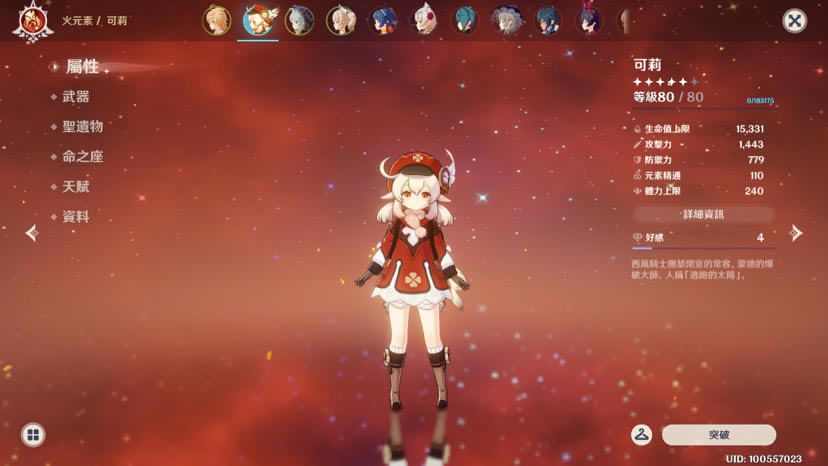
Task: Pick the dark-haired portrait with red ribbon
Action: 590,20
